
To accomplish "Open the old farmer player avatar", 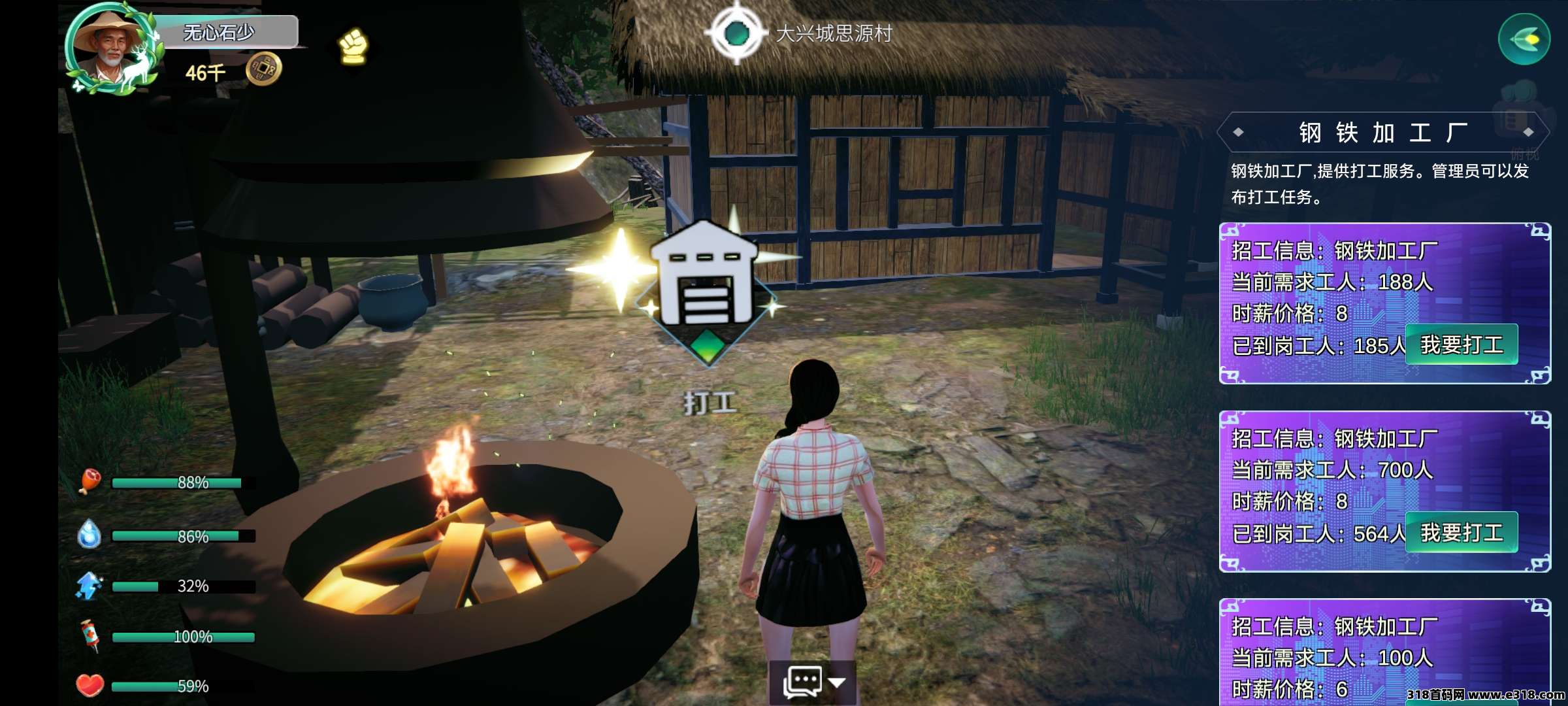I will click(x=111, y=47).
